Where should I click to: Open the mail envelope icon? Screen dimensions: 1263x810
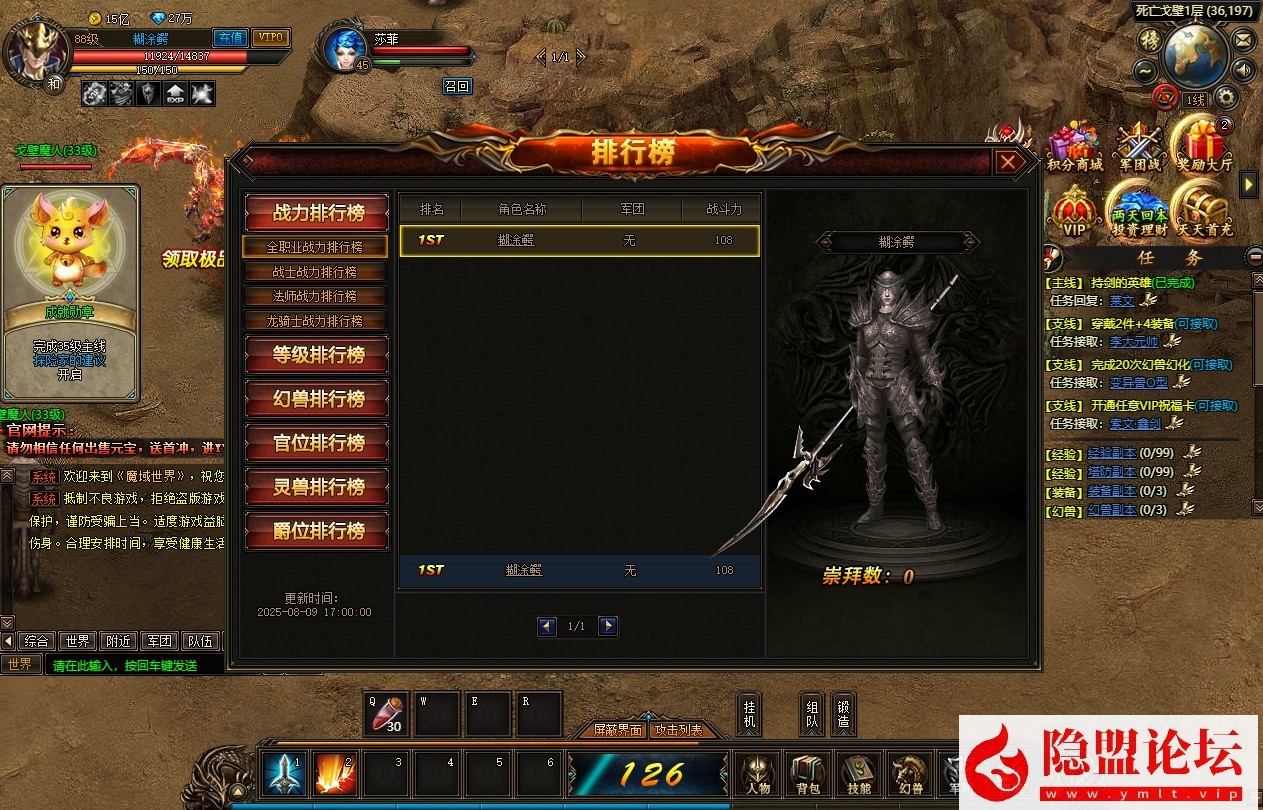(1243, 40)
